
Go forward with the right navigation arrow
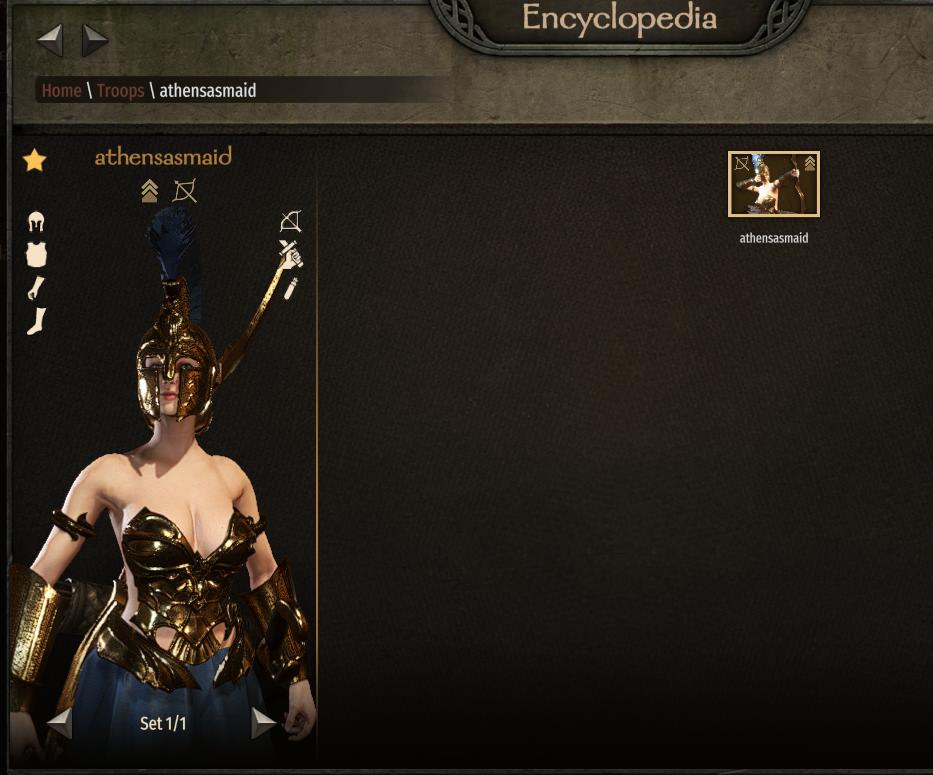pyautogui.click(x=95, y=40)
